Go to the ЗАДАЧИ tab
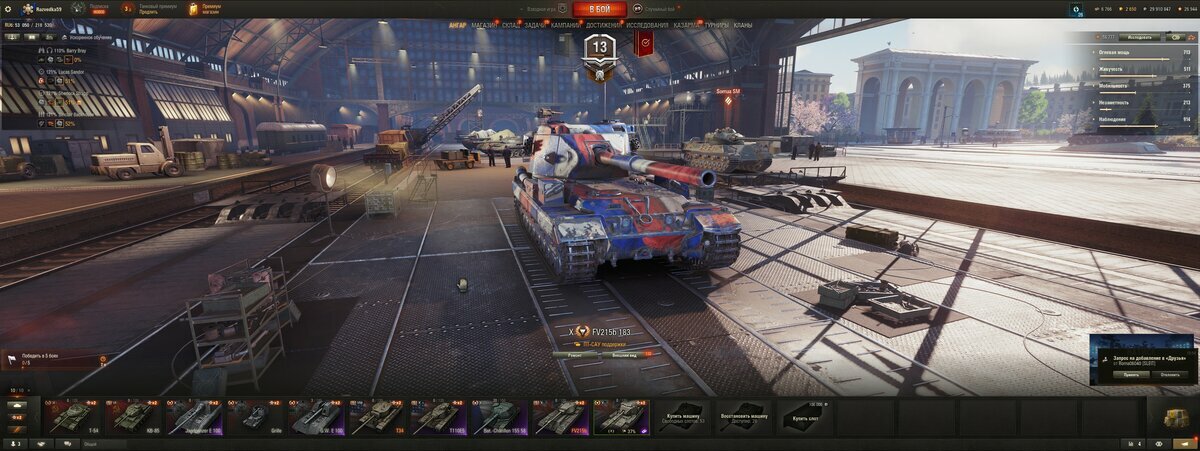This screenshot has width=1200, height=451. (535, 25)
